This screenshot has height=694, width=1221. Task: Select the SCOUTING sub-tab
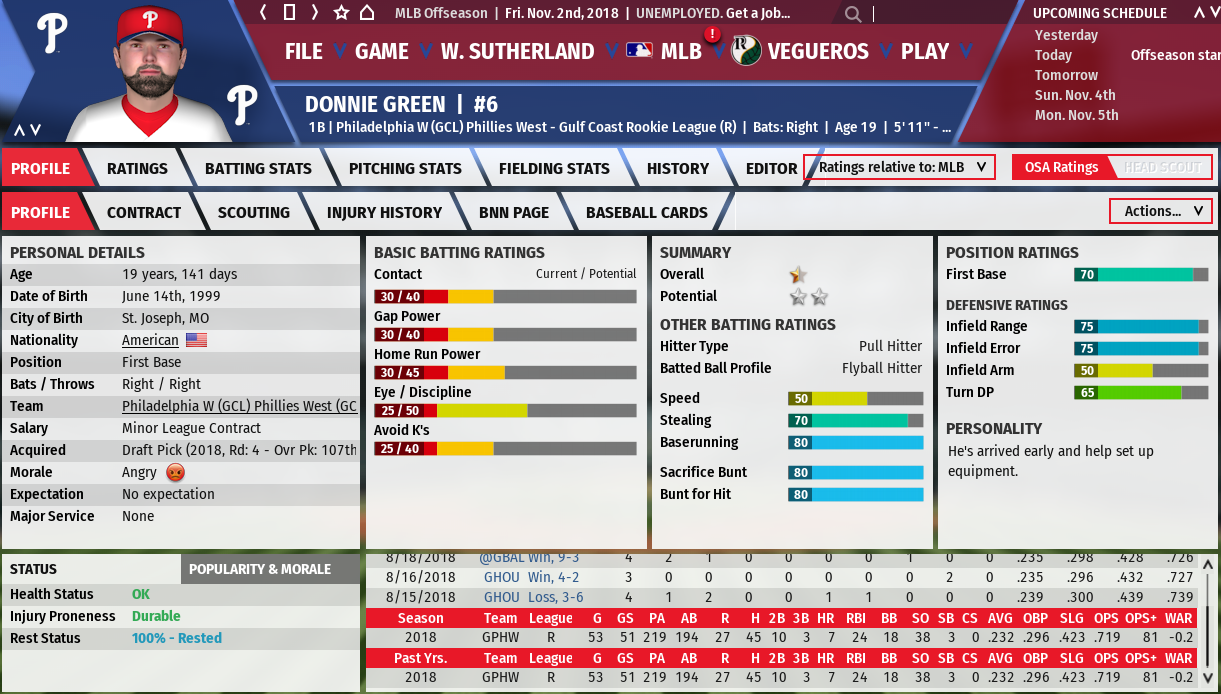(254, 213)
